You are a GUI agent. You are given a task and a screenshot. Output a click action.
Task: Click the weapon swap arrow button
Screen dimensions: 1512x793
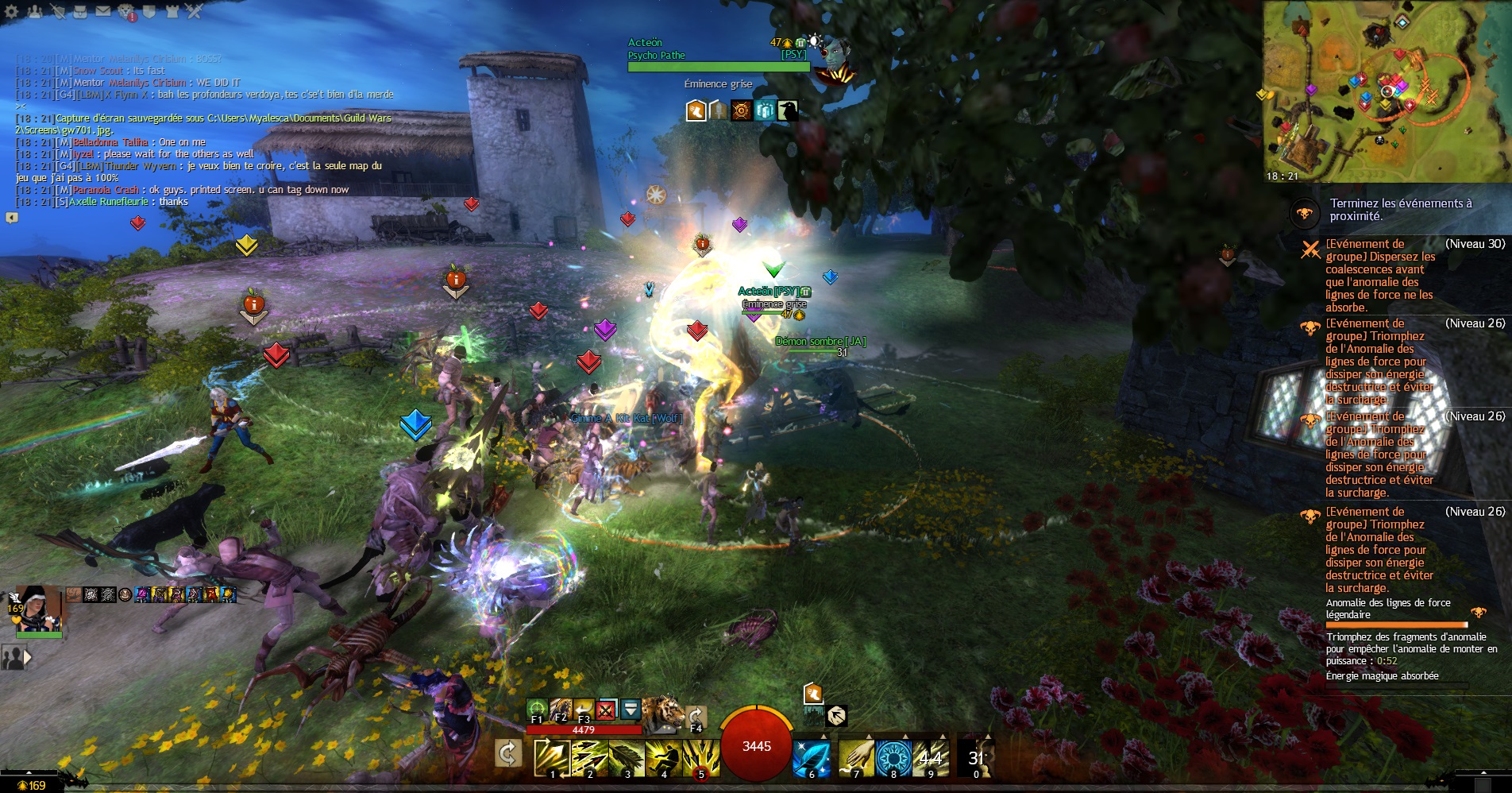click(x=508, y=752)
